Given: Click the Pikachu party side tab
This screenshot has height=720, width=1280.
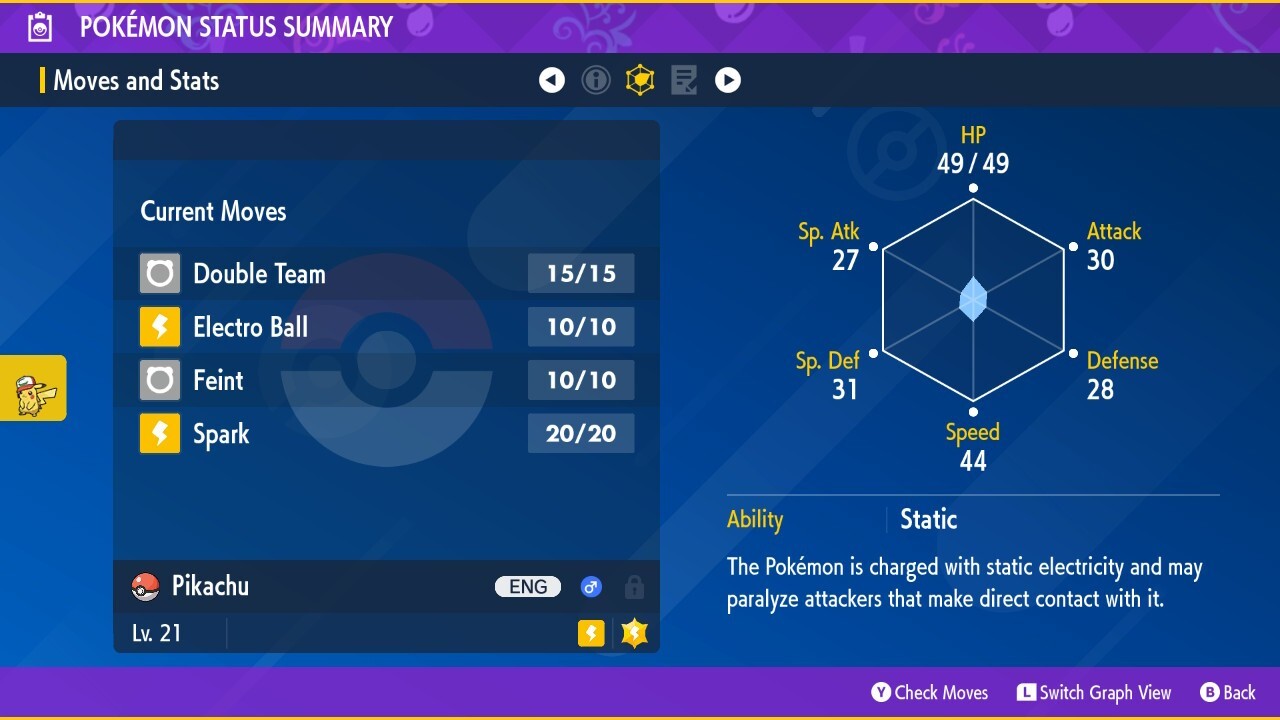Looking at the screenshot, I should (33, 388).
